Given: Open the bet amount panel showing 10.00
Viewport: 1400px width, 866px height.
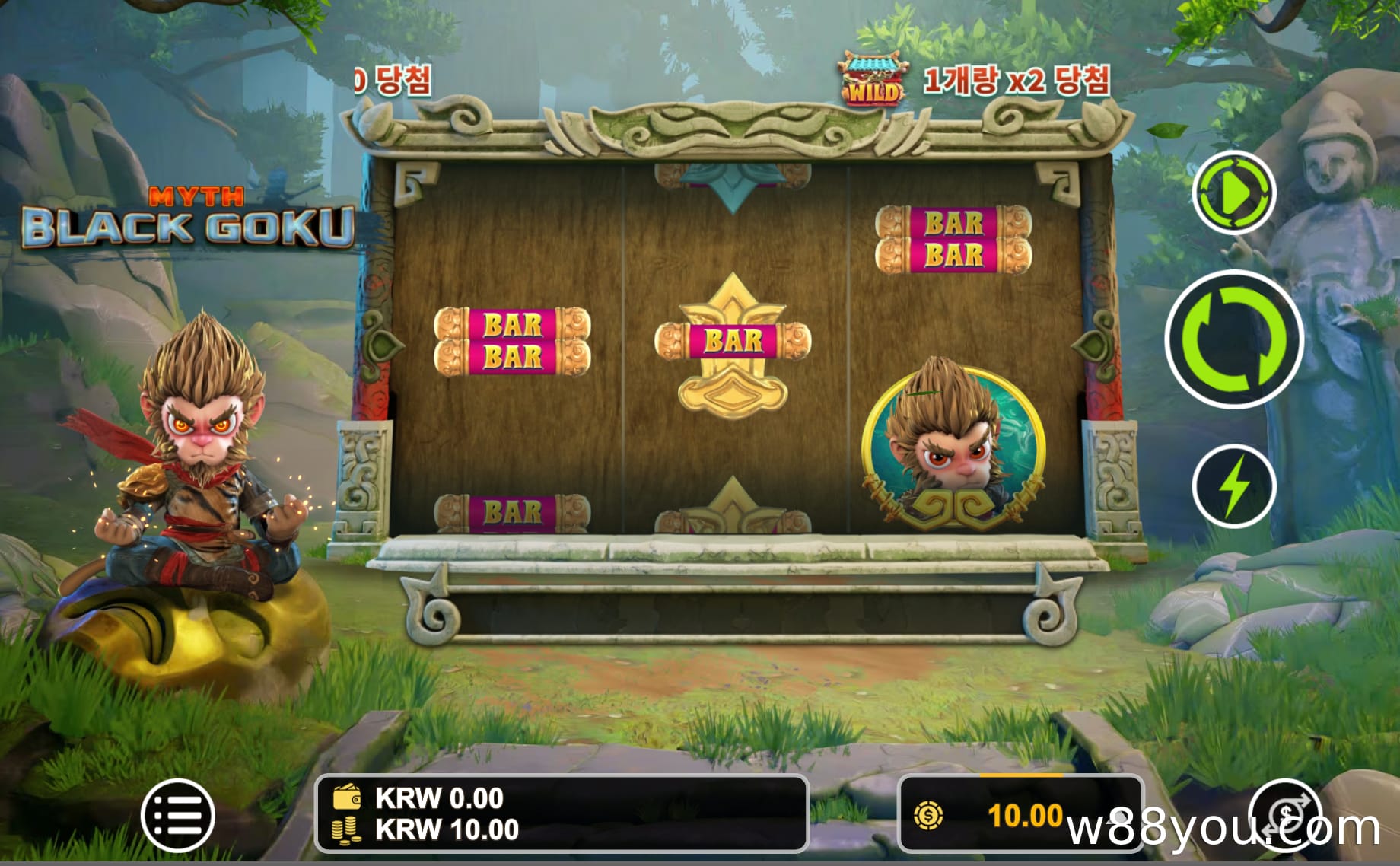Looking at the screenshot, I should tap(1020, 816).
